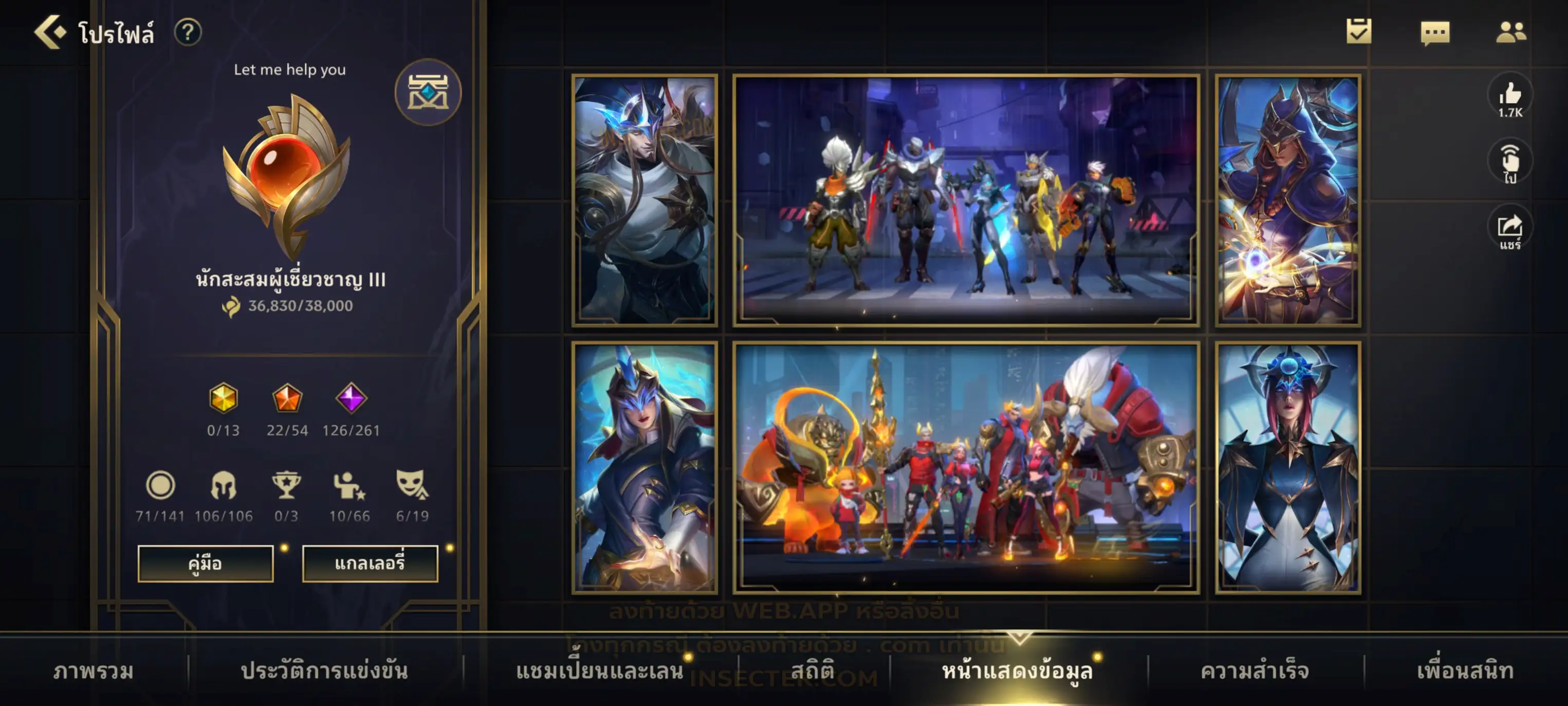Go back using the profile back arrow
The height and width of the screenshot is (706, 1568).
(x=50, y=32)
